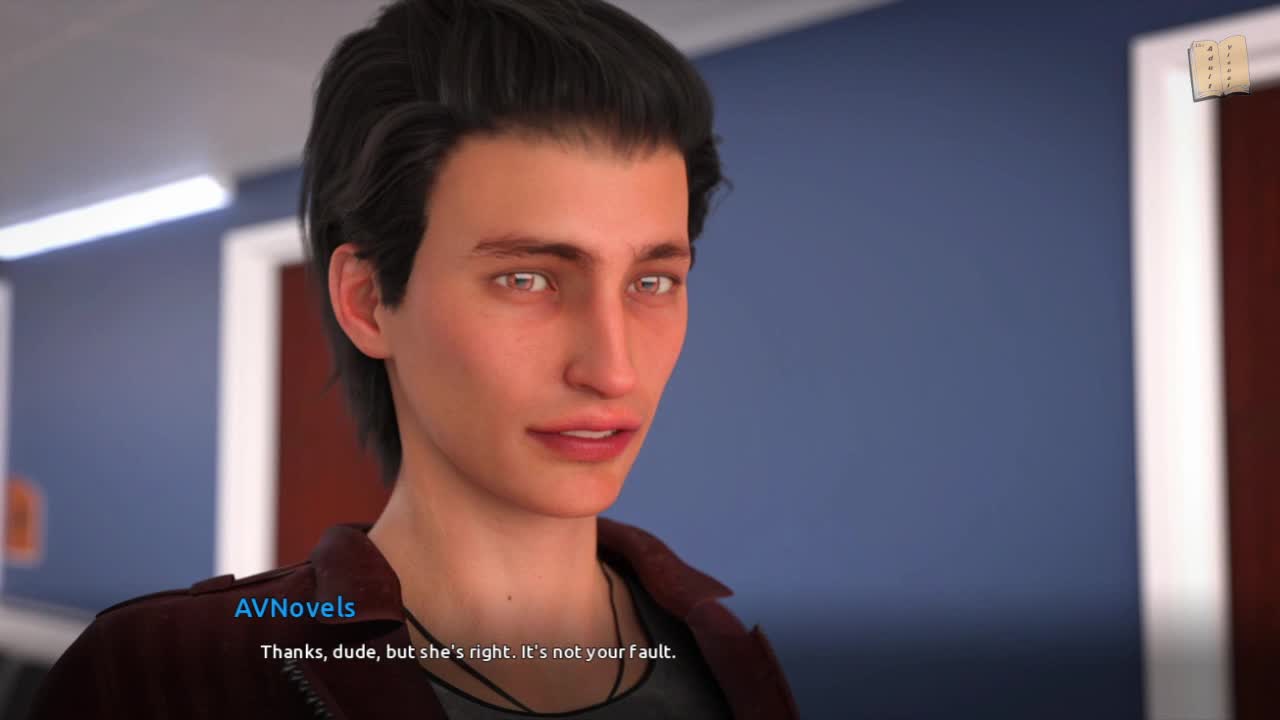This screenshot has width=1280, height=720.
Task: Click the open book watermark icon
Action: [x=1218, y=68]
